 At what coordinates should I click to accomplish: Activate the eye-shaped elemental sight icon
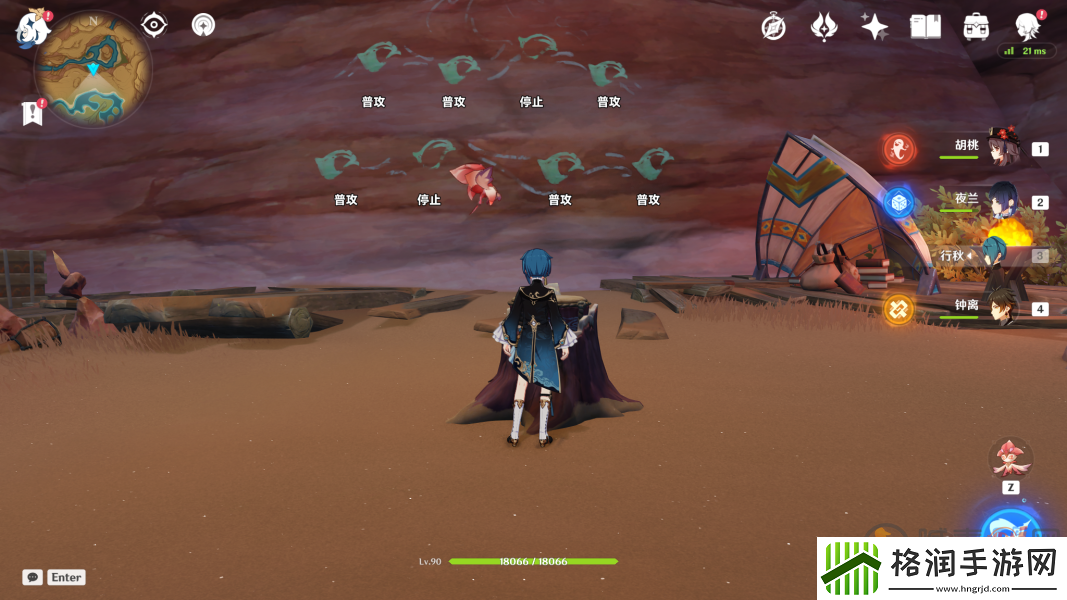coord(154,25)
